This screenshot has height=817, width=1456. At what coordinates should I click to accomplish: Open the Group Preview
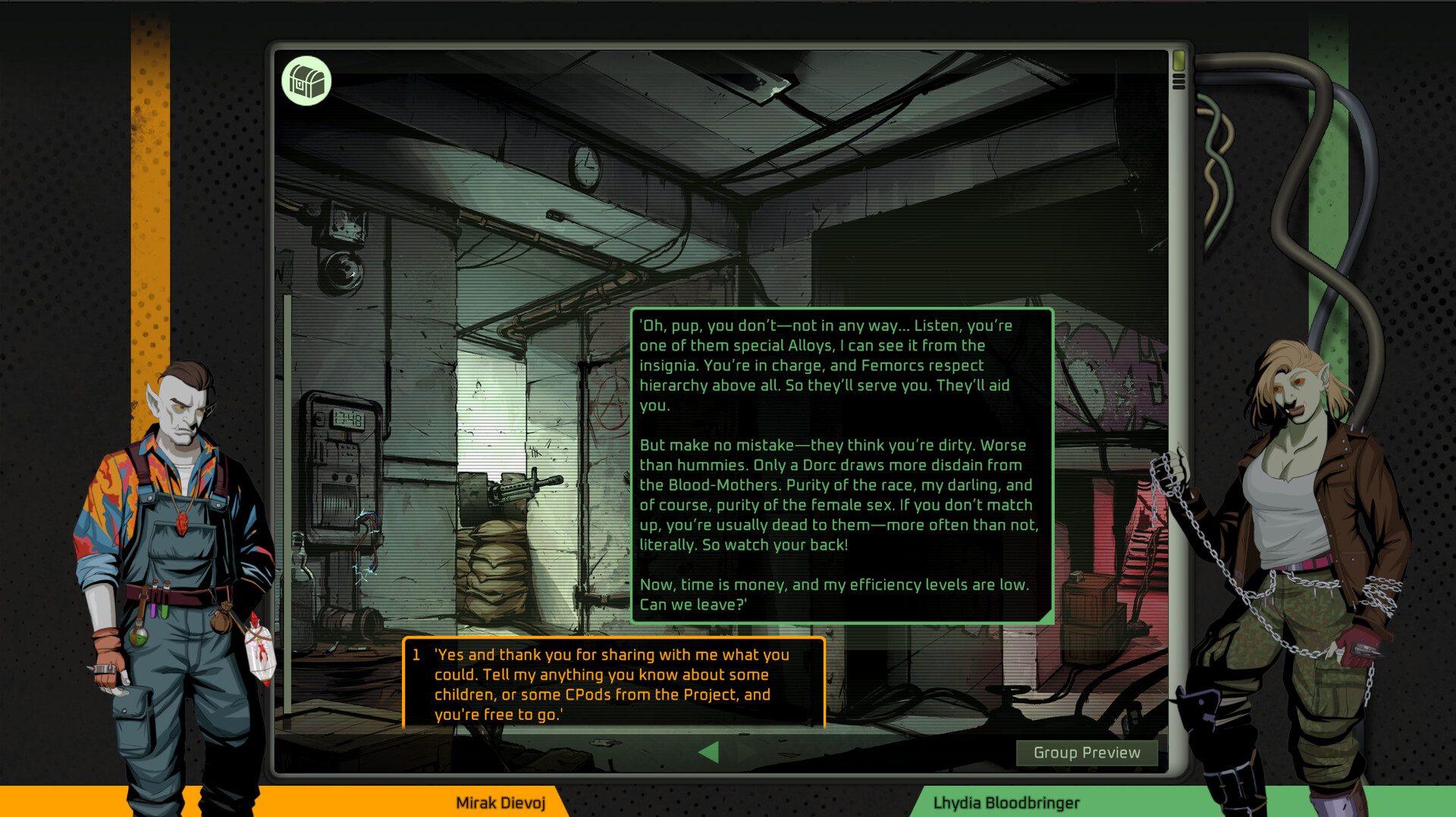(1087, 753)
